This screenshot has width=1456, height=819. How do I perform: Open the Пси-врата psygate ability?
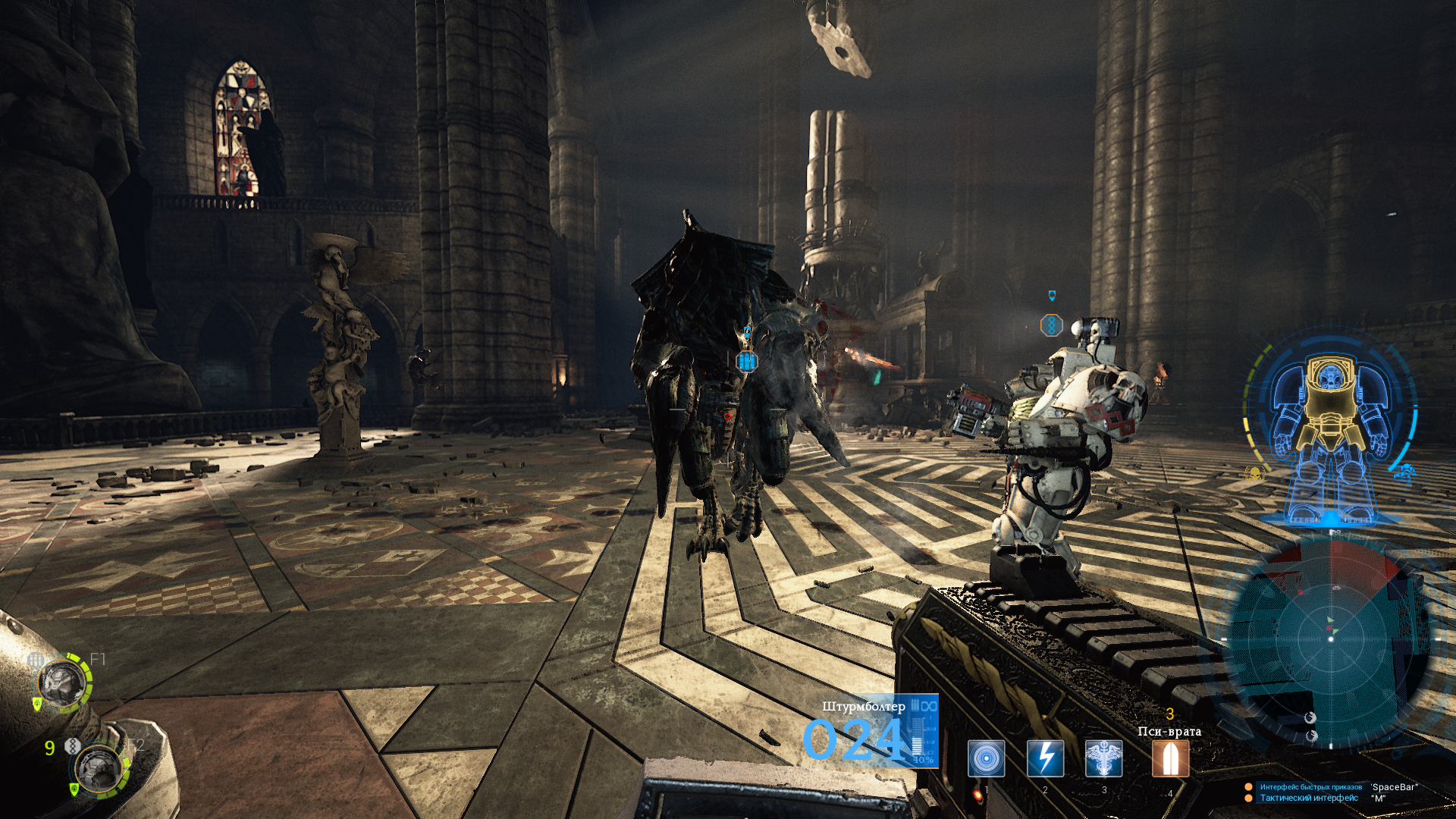tap(1170, 758)
